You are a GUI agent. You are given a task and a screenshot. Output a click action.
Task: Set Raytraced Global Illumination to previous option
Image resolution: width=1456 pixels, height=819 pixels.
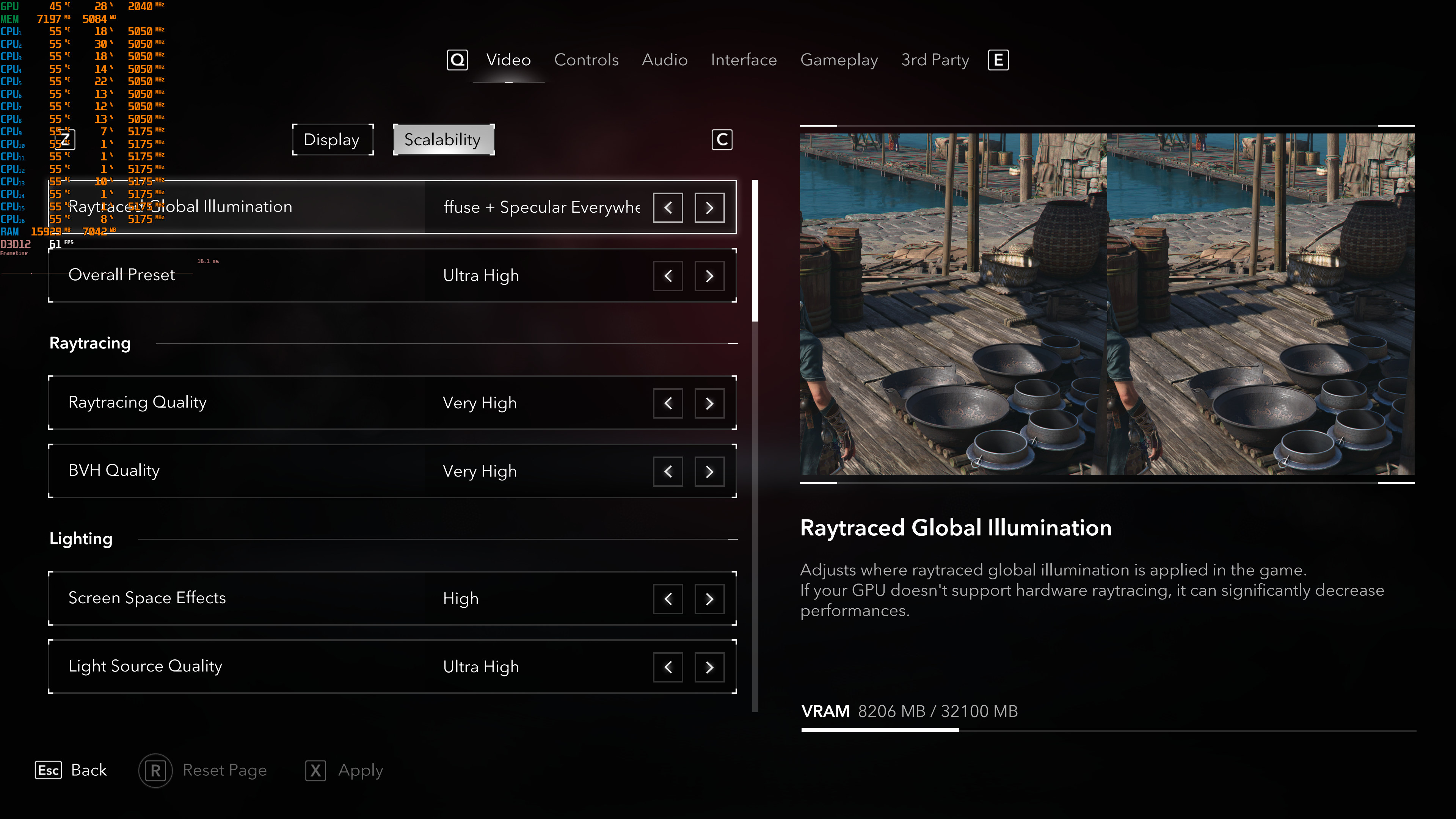point(667,207)
